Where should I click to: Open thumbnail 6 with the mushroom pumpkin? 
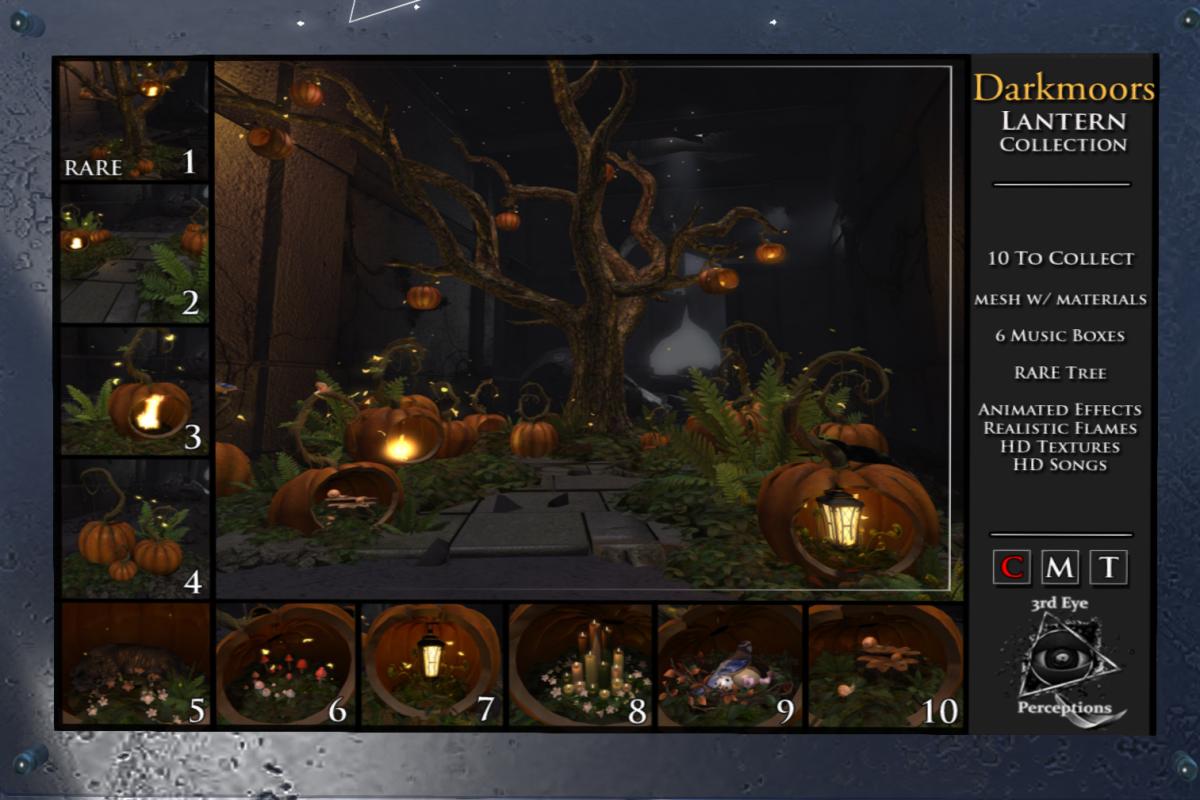pyautogui.click(x=286, y=664)
